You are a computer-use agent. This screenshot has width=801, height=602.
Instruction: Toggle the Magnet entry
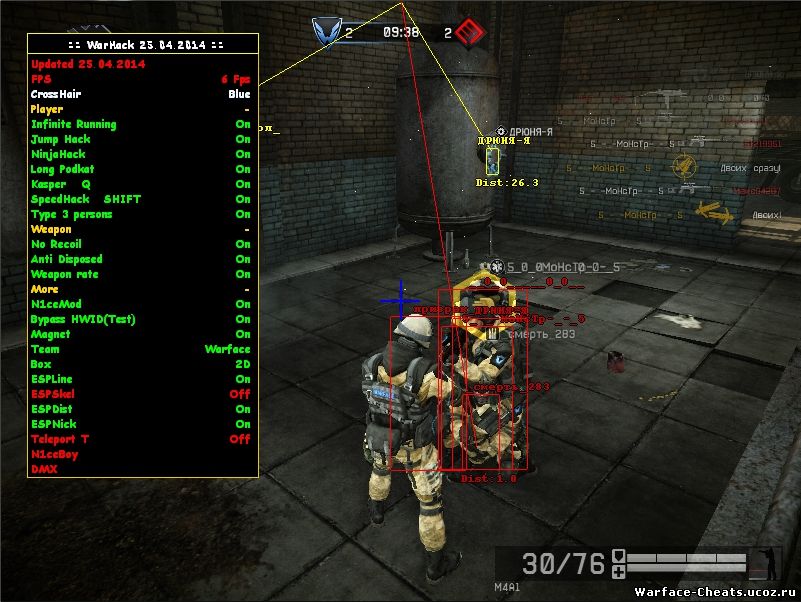click(140, 334)
